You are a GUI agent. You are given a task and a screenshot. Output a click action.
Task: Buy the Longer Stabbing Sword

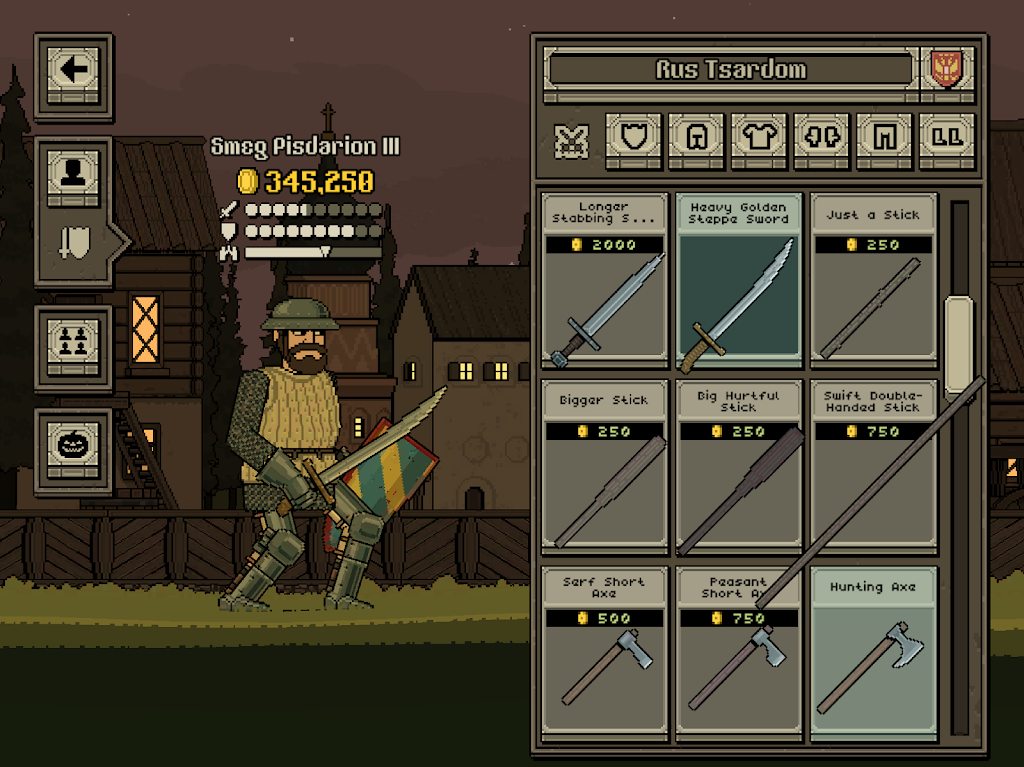604,282
